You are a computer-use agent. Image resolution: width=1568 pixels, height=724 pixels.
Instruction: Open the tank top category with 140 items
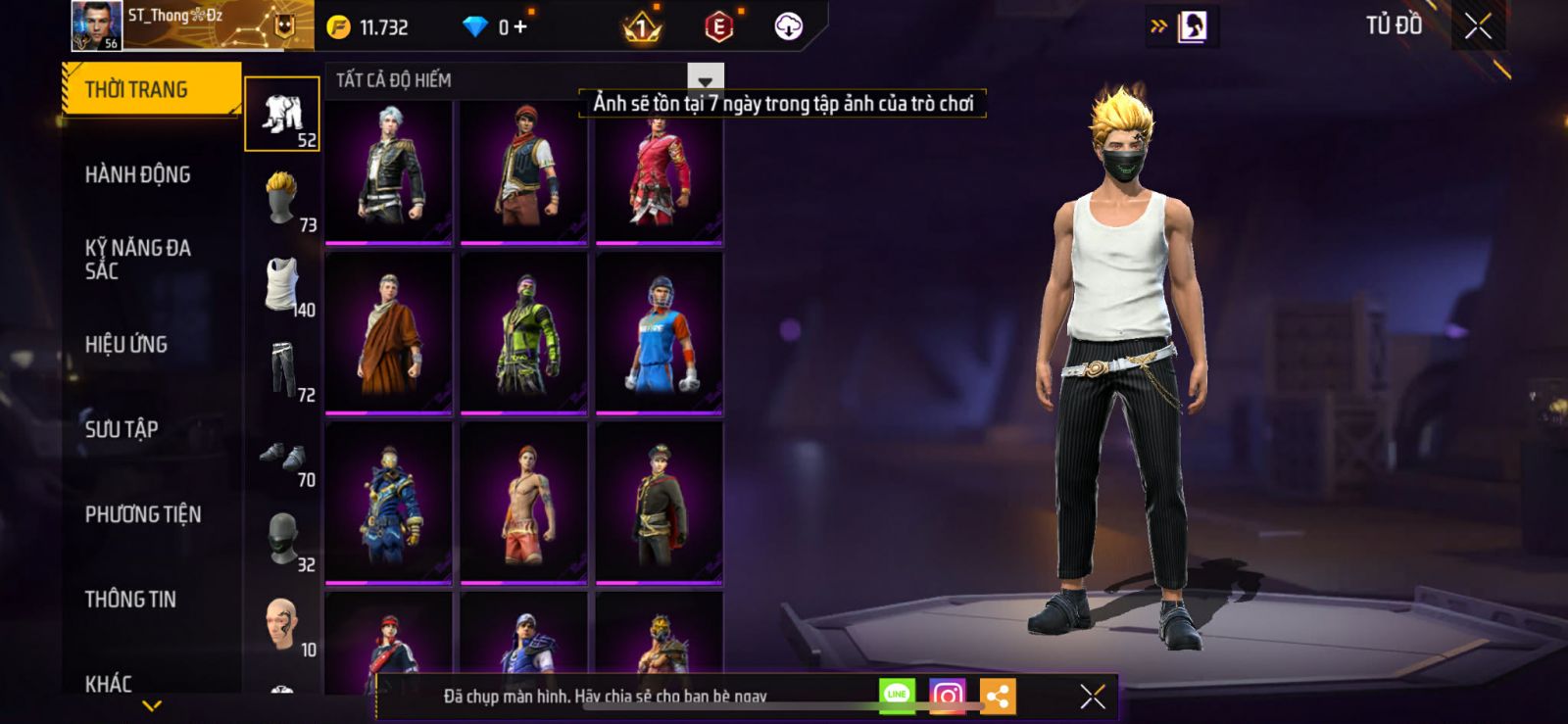[x=282, y=285]
